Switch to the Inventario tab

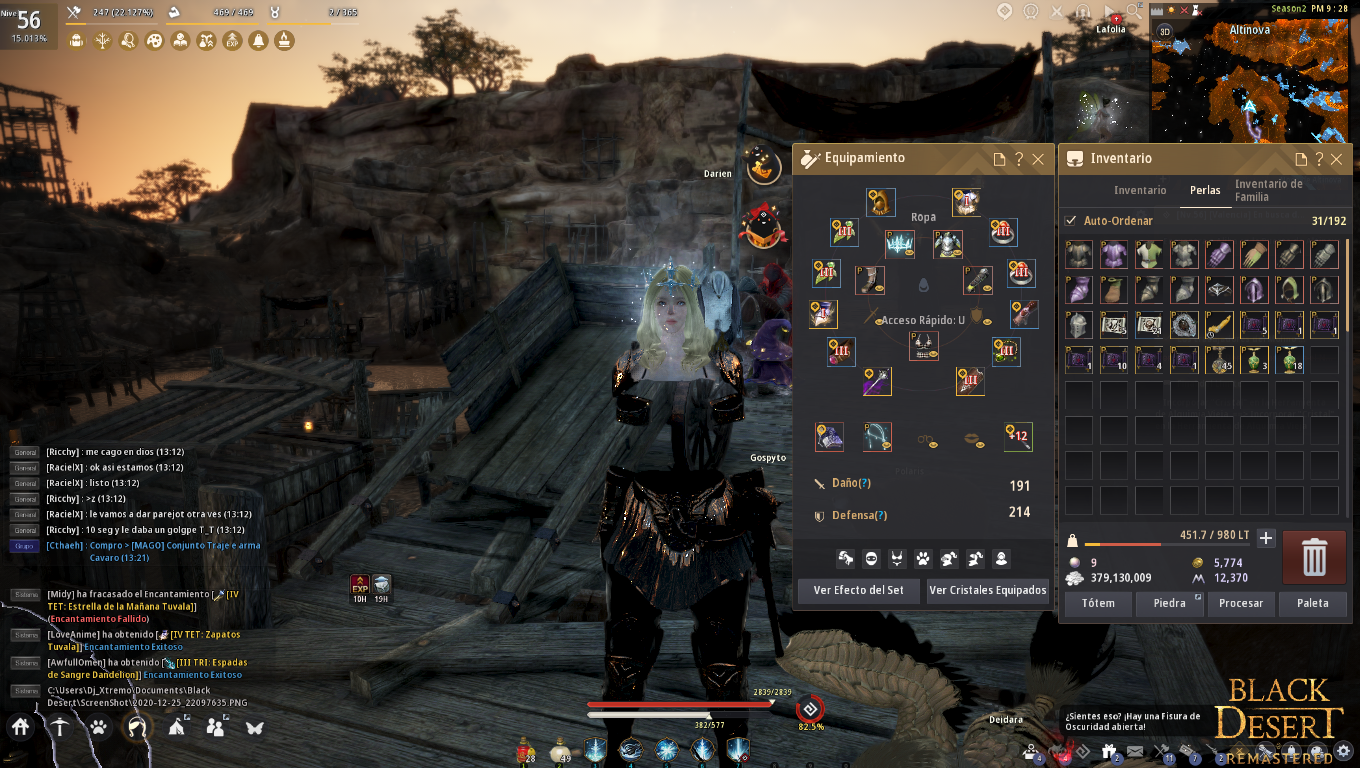coord(1140,190)
